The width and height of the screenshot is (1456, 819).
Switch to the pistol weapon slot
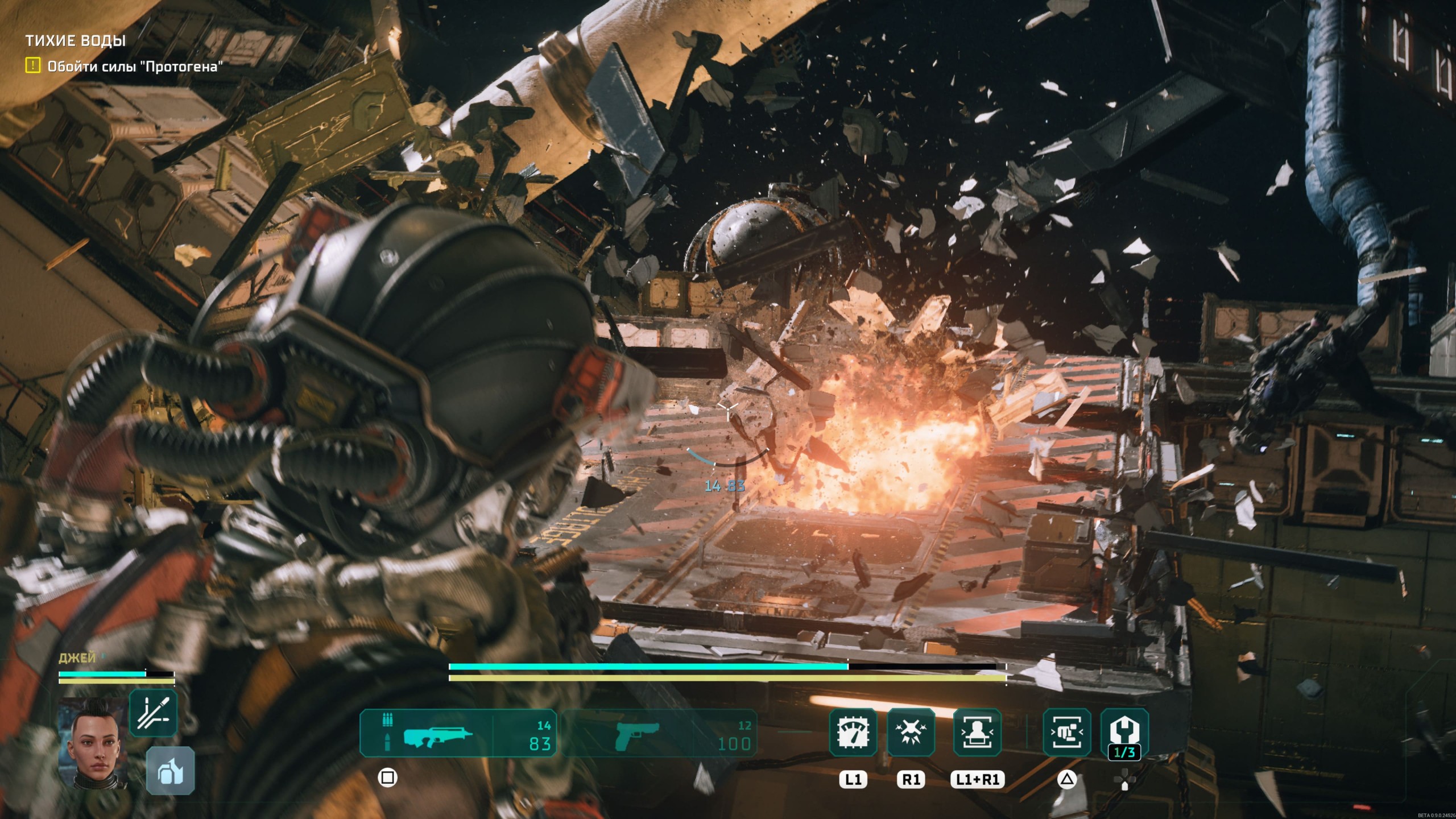[x=660, y=734]
